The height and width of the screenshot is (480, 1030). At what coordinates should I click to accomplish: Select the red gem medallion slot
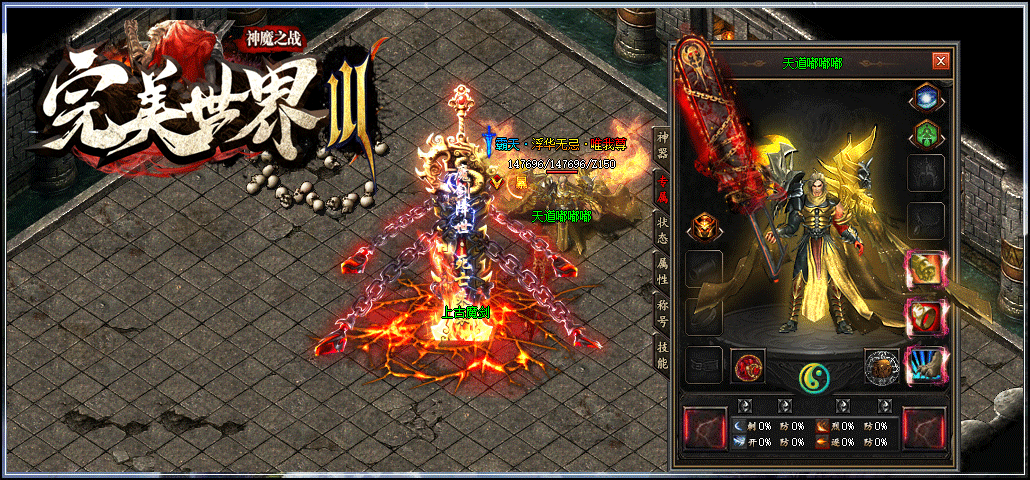(748, 368)
